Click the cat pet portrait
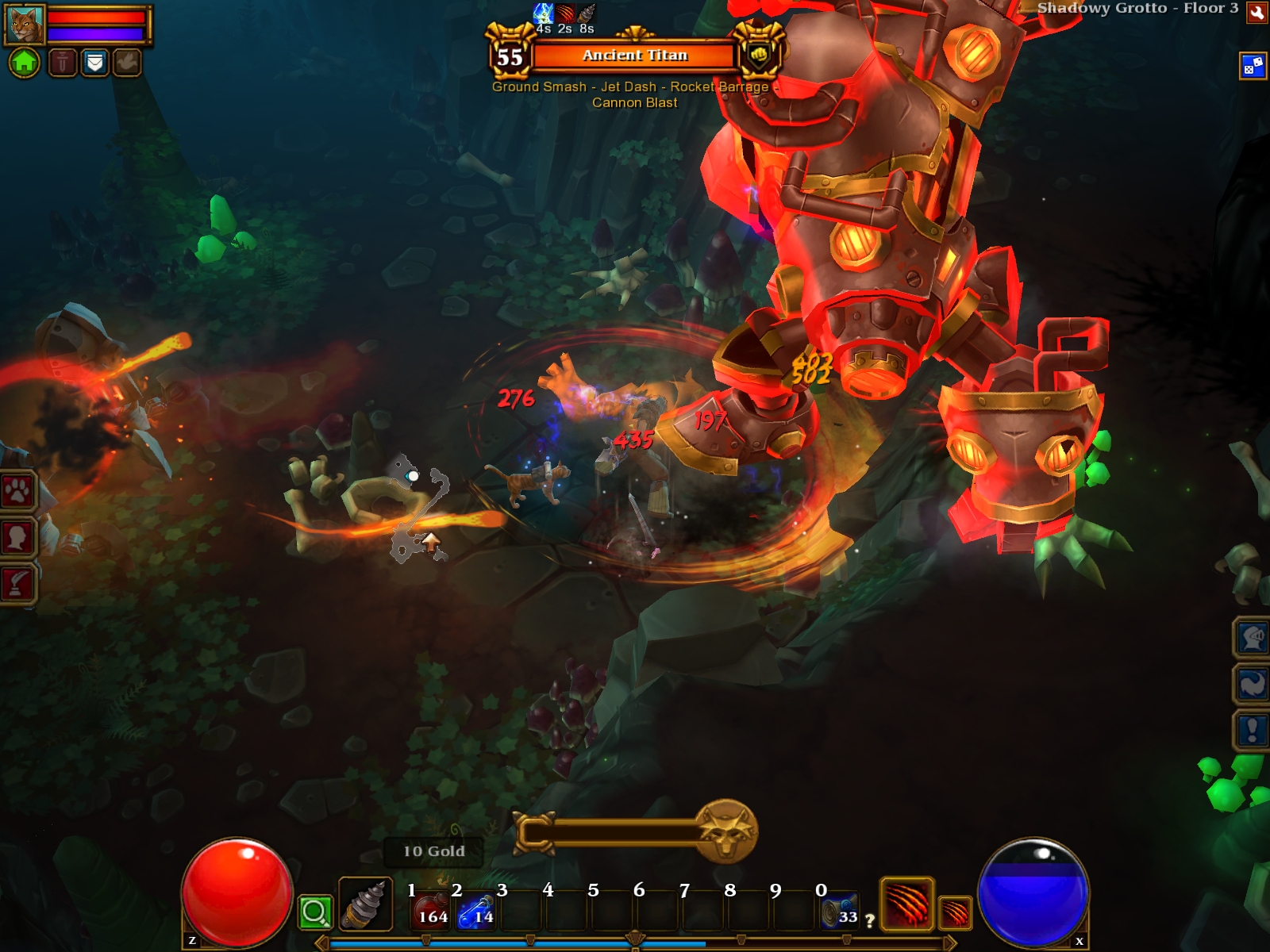This screenshot has width=1270, height=952. [x=24, y=25]
